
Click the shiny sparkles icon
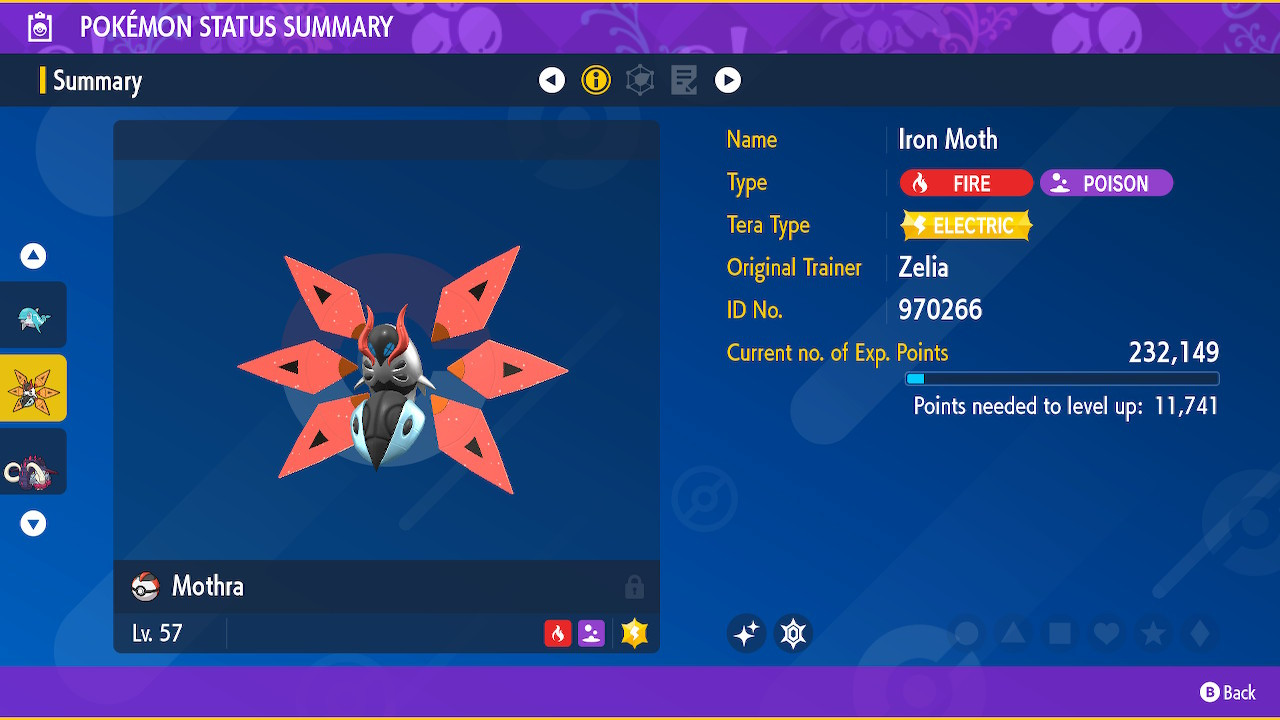[746, 633]
